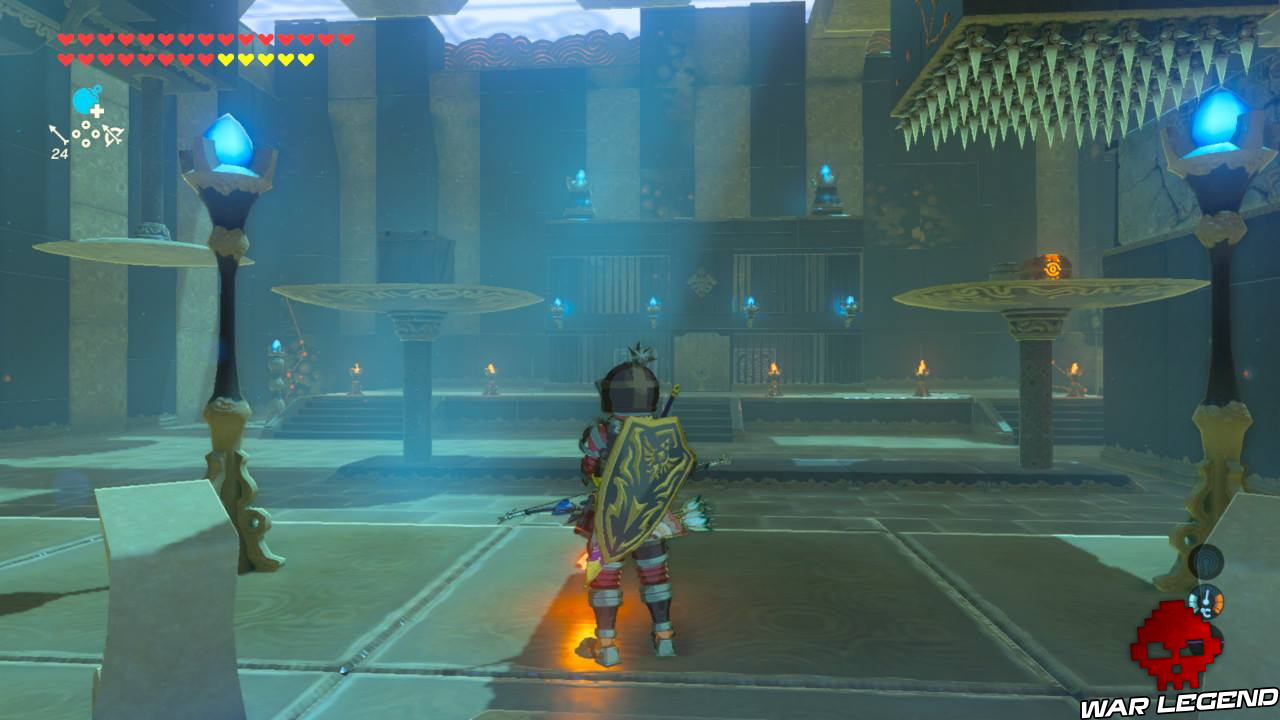The image size is (1280, 720).
Task: Open the temperature gauge showing °C
Action: (1206, 601)
